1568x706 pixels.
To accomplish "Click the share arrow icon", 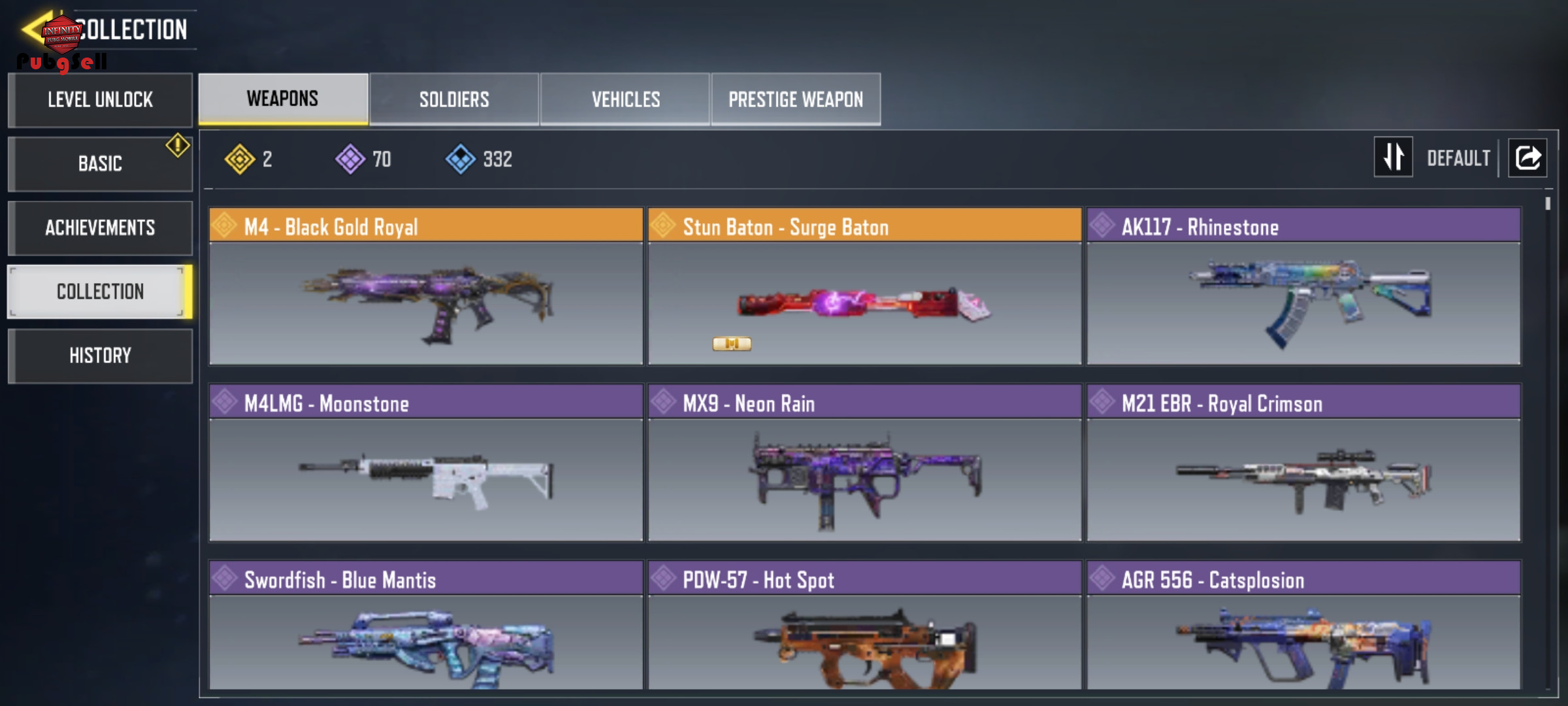I will point(1527,158).
